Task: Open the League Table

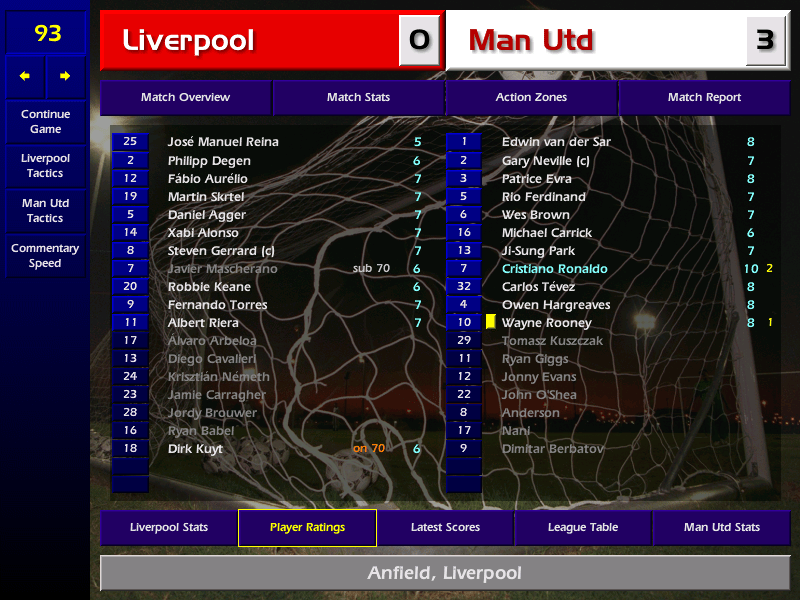Action: coord(583,527)
